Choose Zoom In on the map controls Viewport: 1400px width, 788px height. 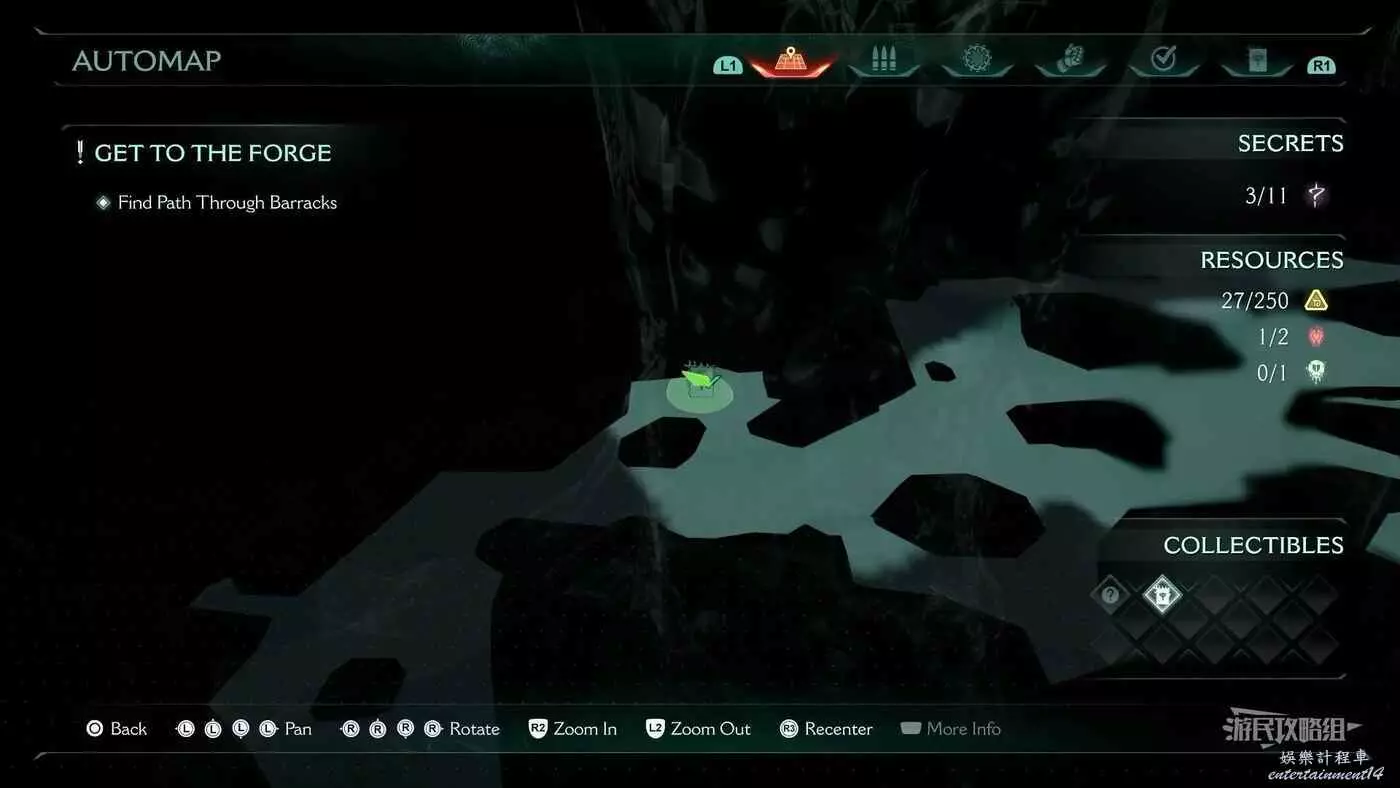[x=573, y=729]
